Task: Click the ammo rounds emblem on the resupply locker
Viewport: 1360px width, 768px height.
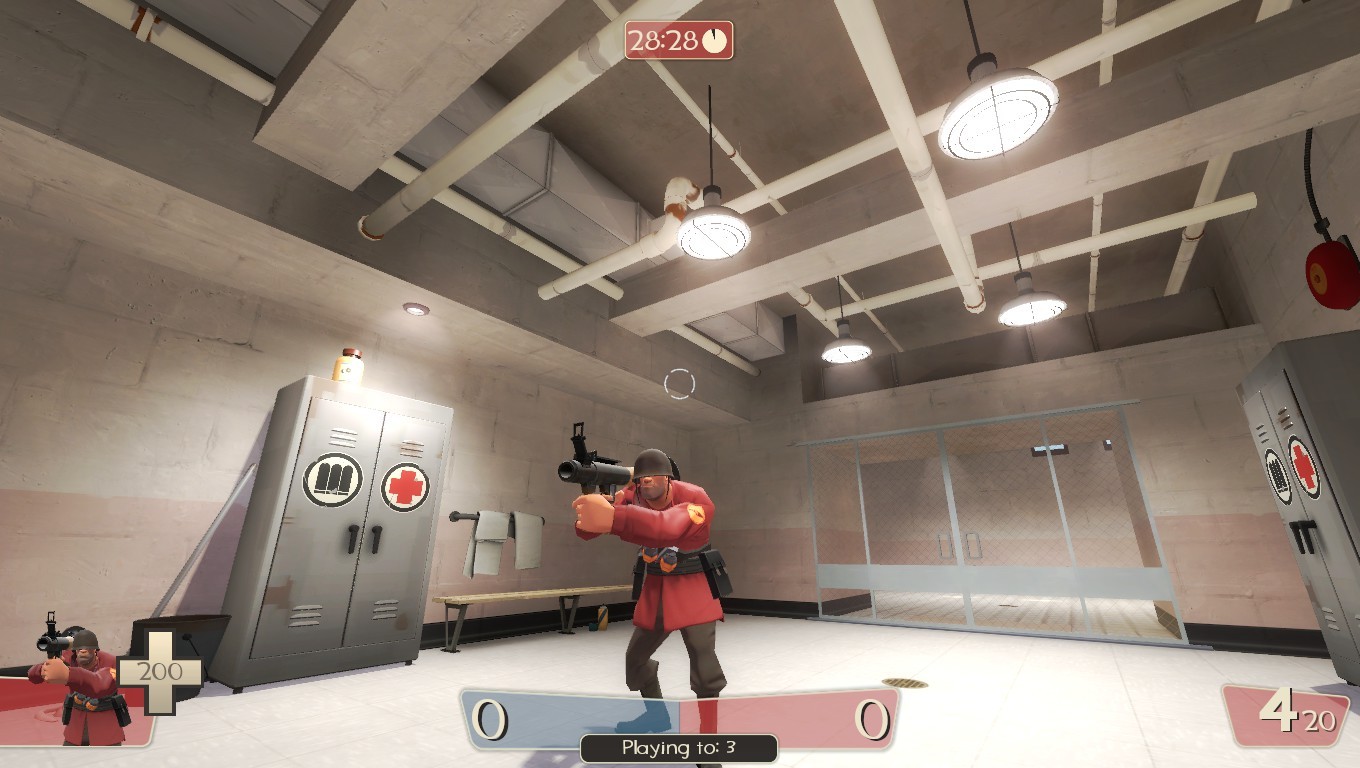Action: pyautogui.click(x=335, y=482)
